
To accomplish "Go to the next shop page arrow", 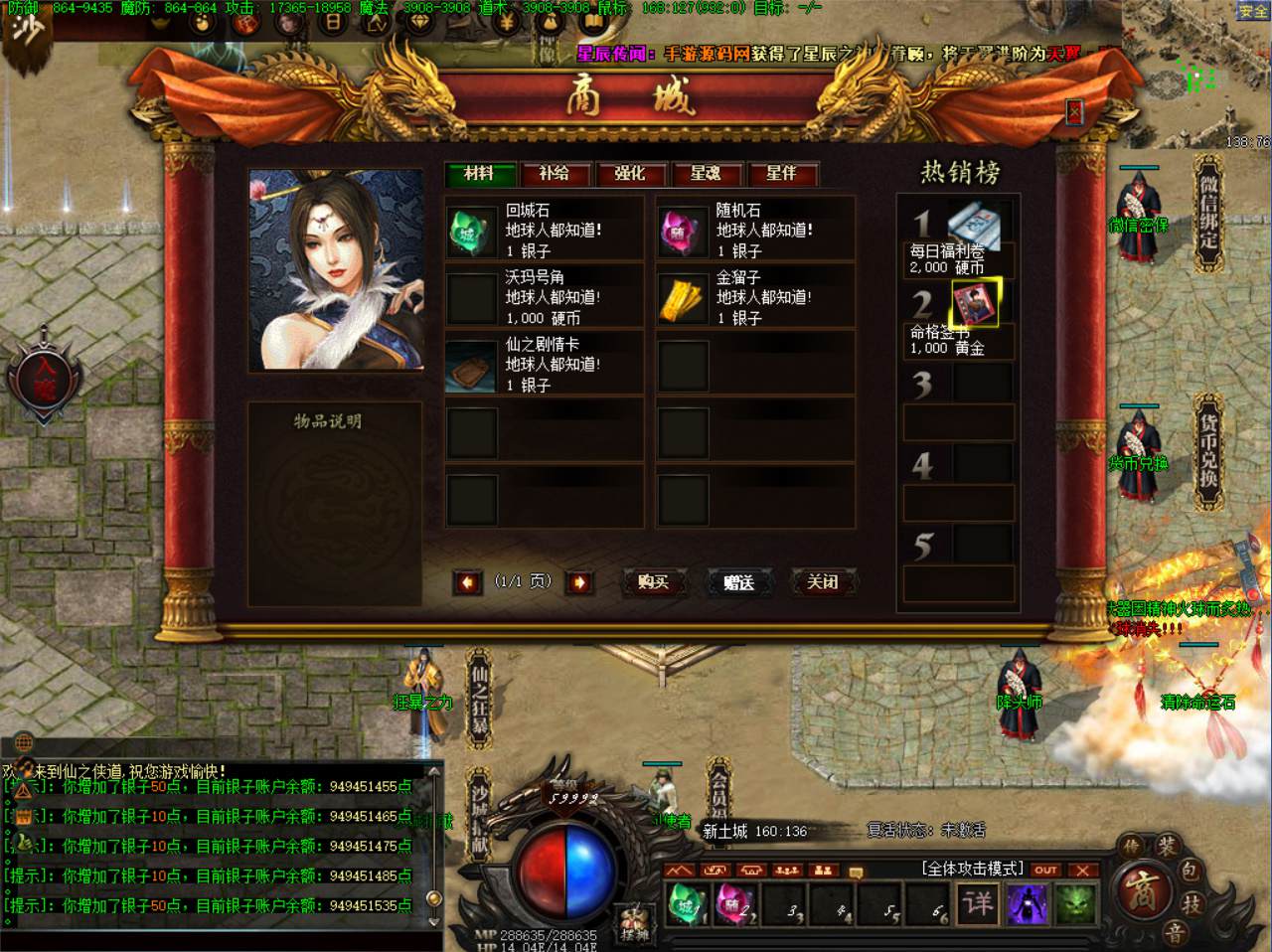I will tap(579, 582).
